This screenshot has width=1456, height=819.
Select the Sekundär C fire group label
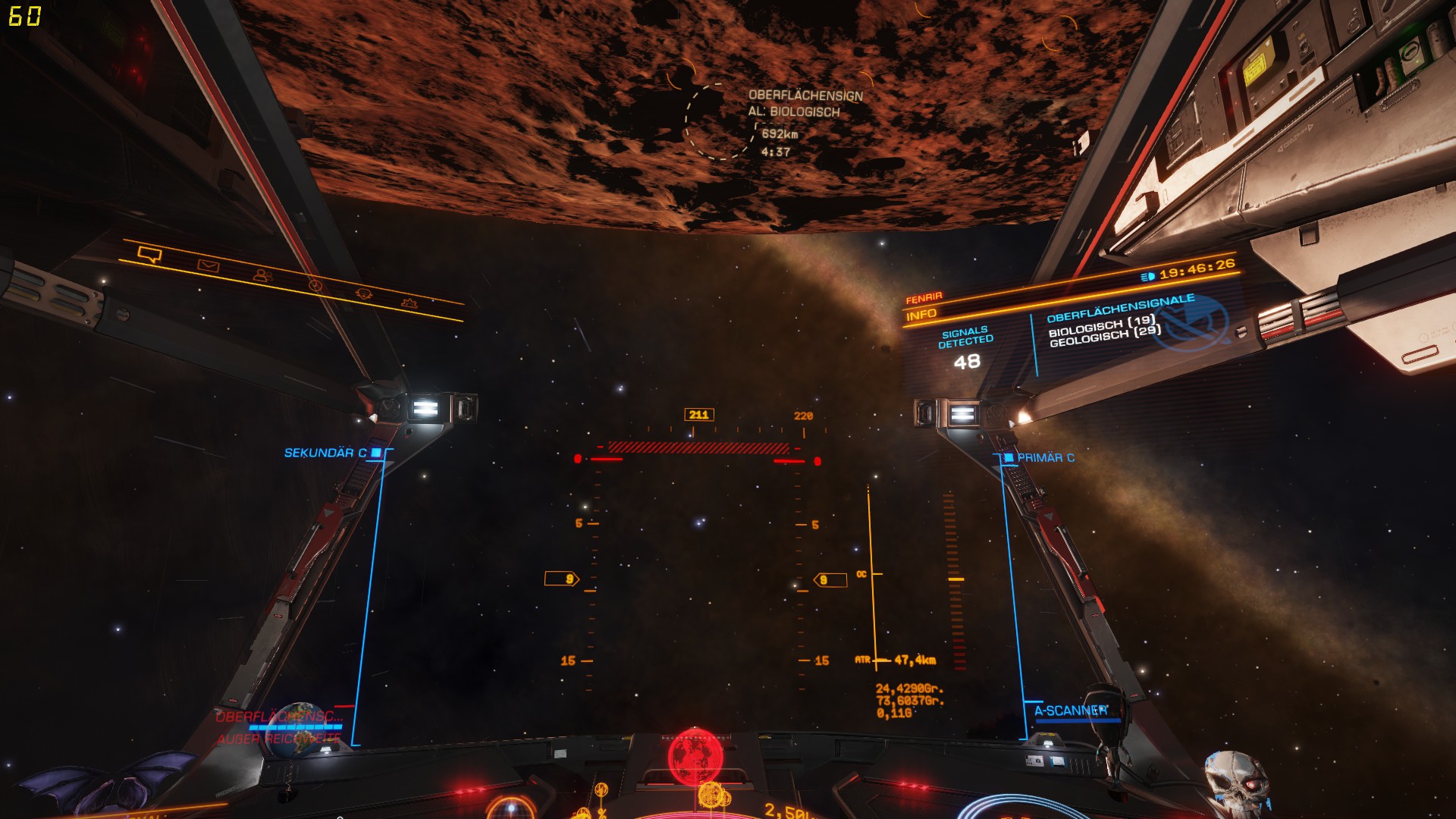tap(326, 453)
